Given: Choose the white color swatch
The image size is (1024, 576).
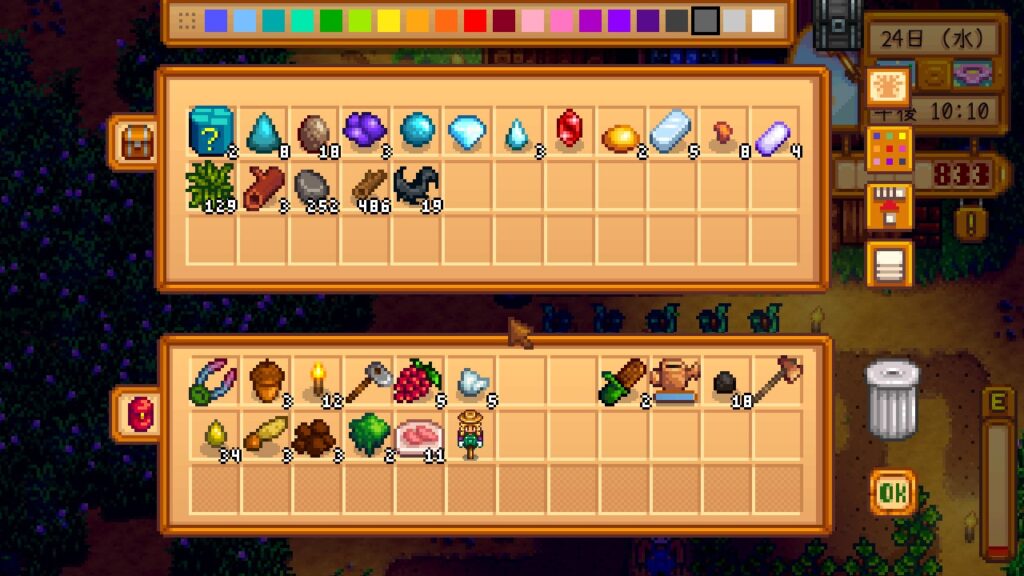Looking at the screenshot, I should coord(763,21).
